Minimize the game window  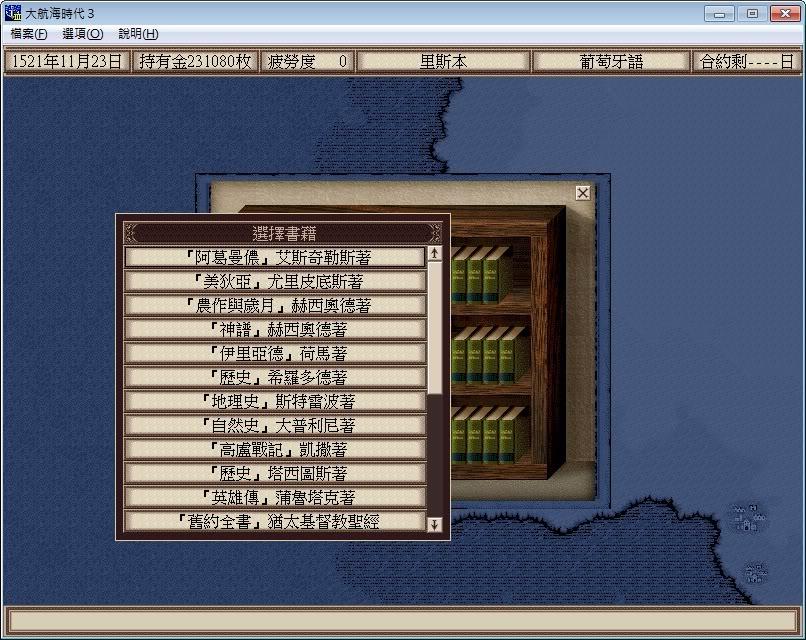(718, 13)
